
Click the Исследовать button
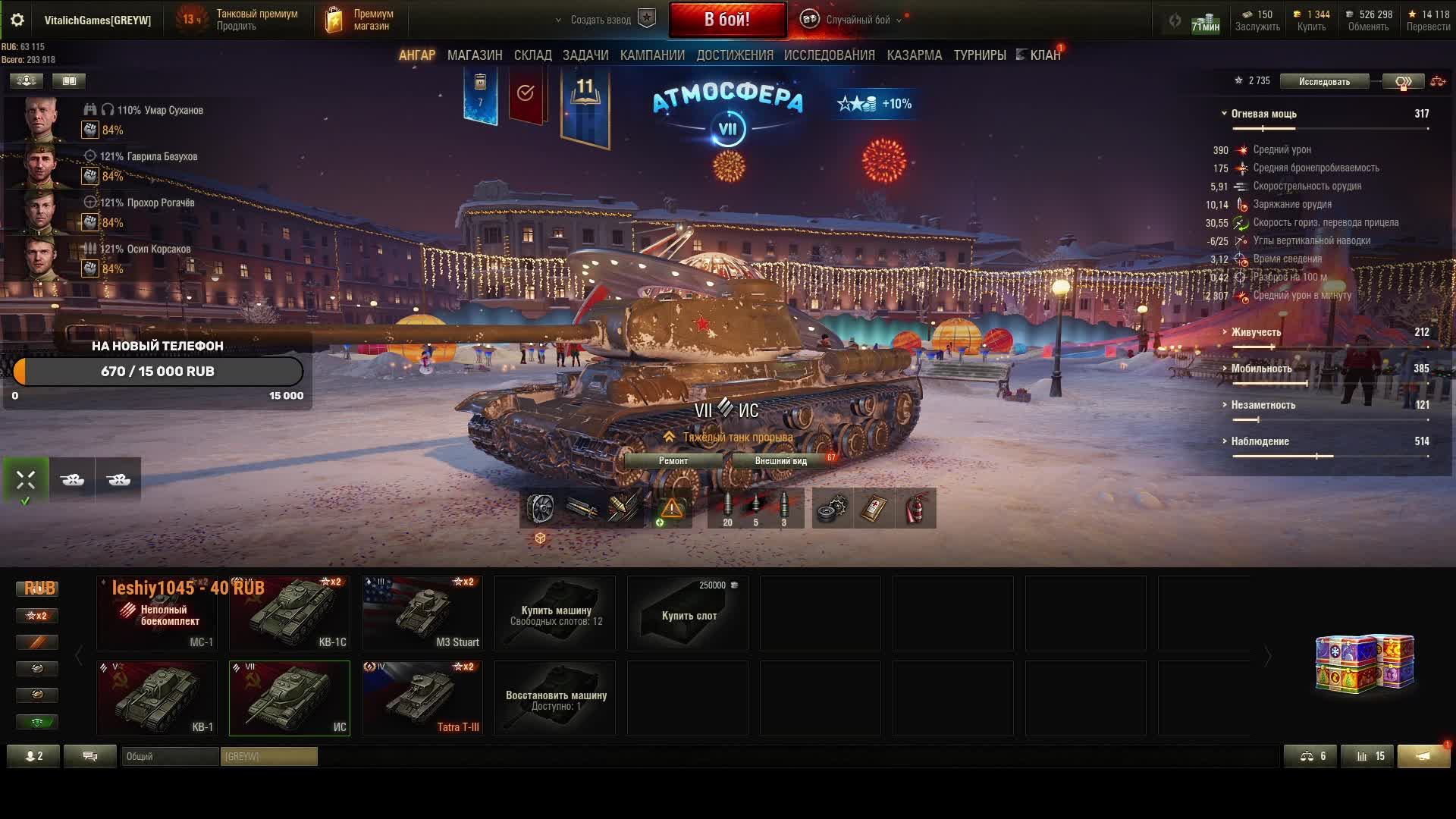click(x=1324, y=81)
